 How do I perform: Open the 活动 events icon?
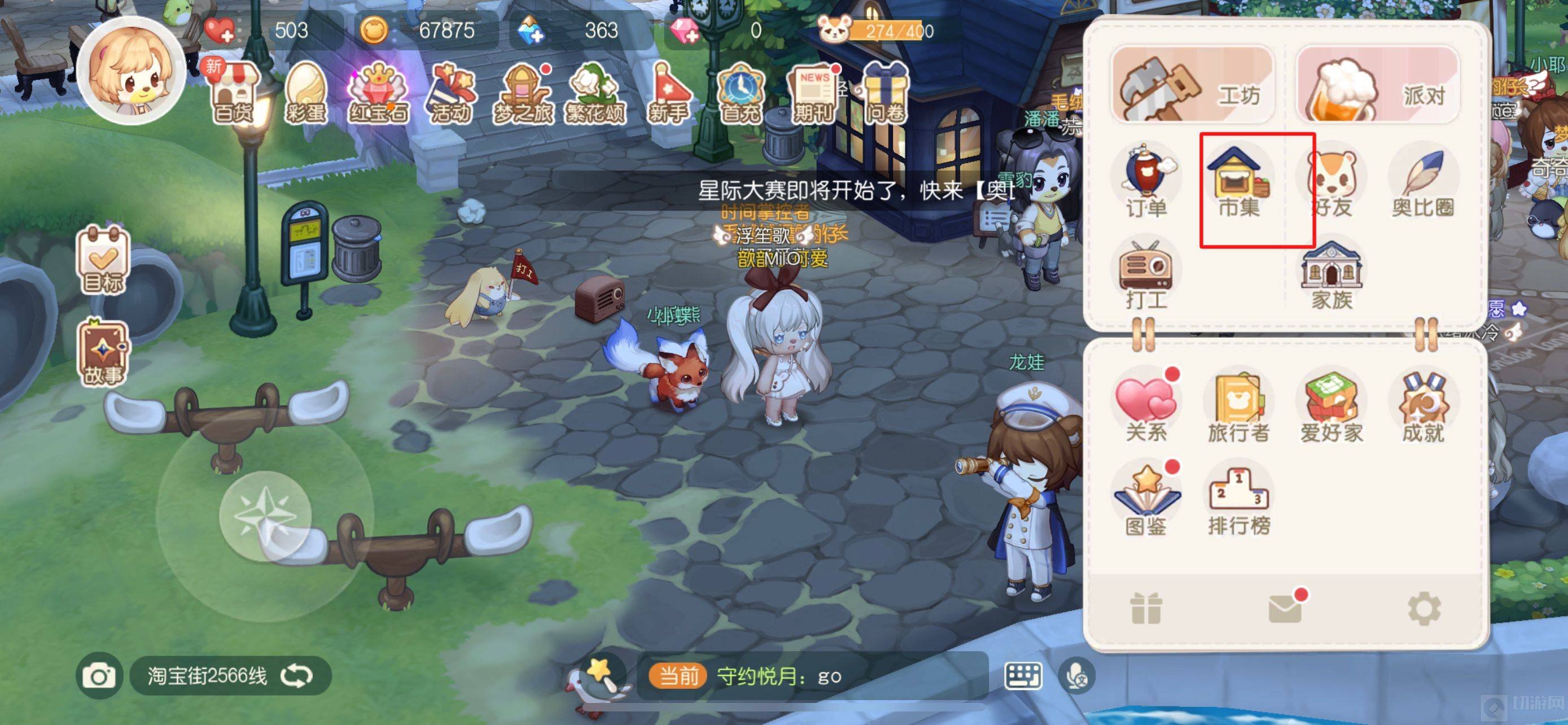[x=451, y=94]
